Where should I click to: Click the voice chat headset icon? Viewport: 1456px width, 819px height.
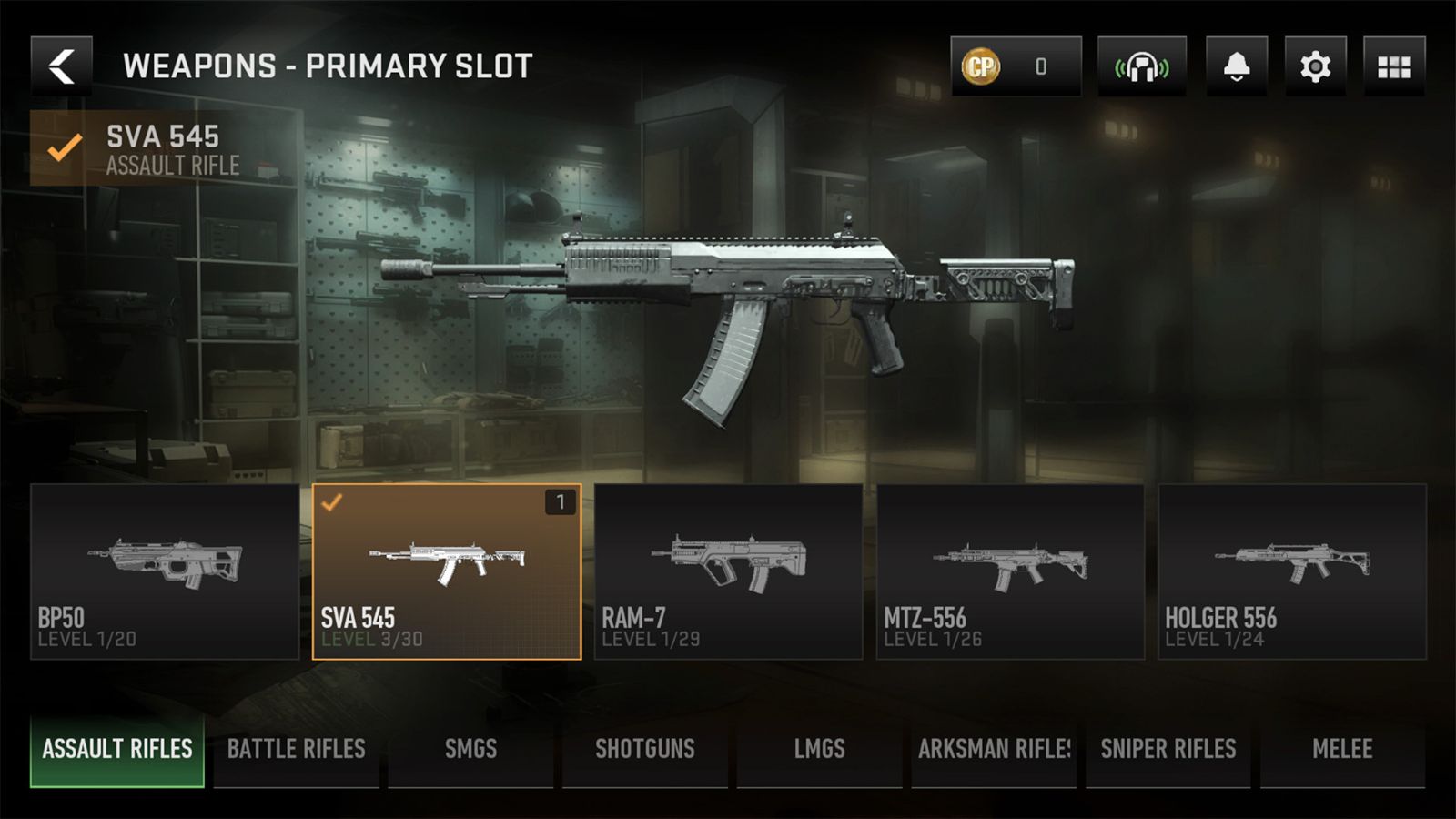1141,66
